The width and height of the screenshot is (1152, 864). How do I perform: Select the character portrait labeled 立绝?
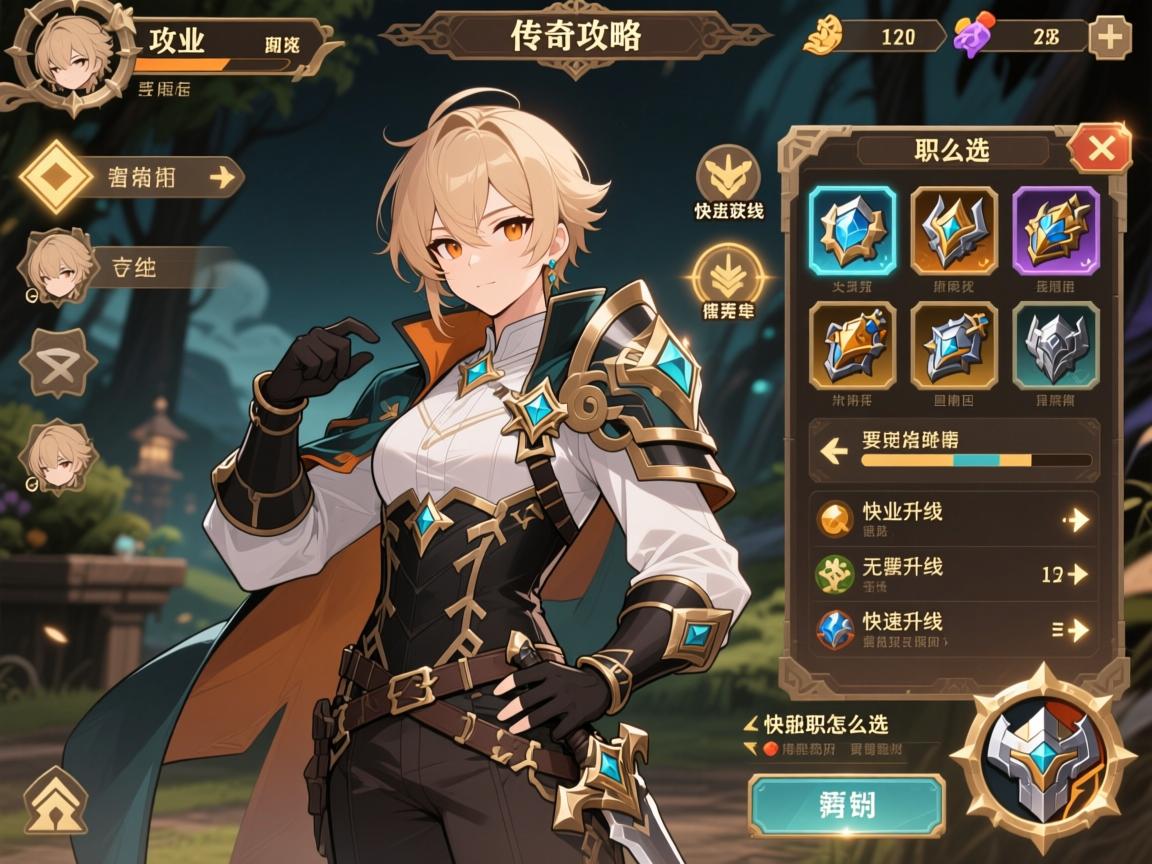(57, 267)
